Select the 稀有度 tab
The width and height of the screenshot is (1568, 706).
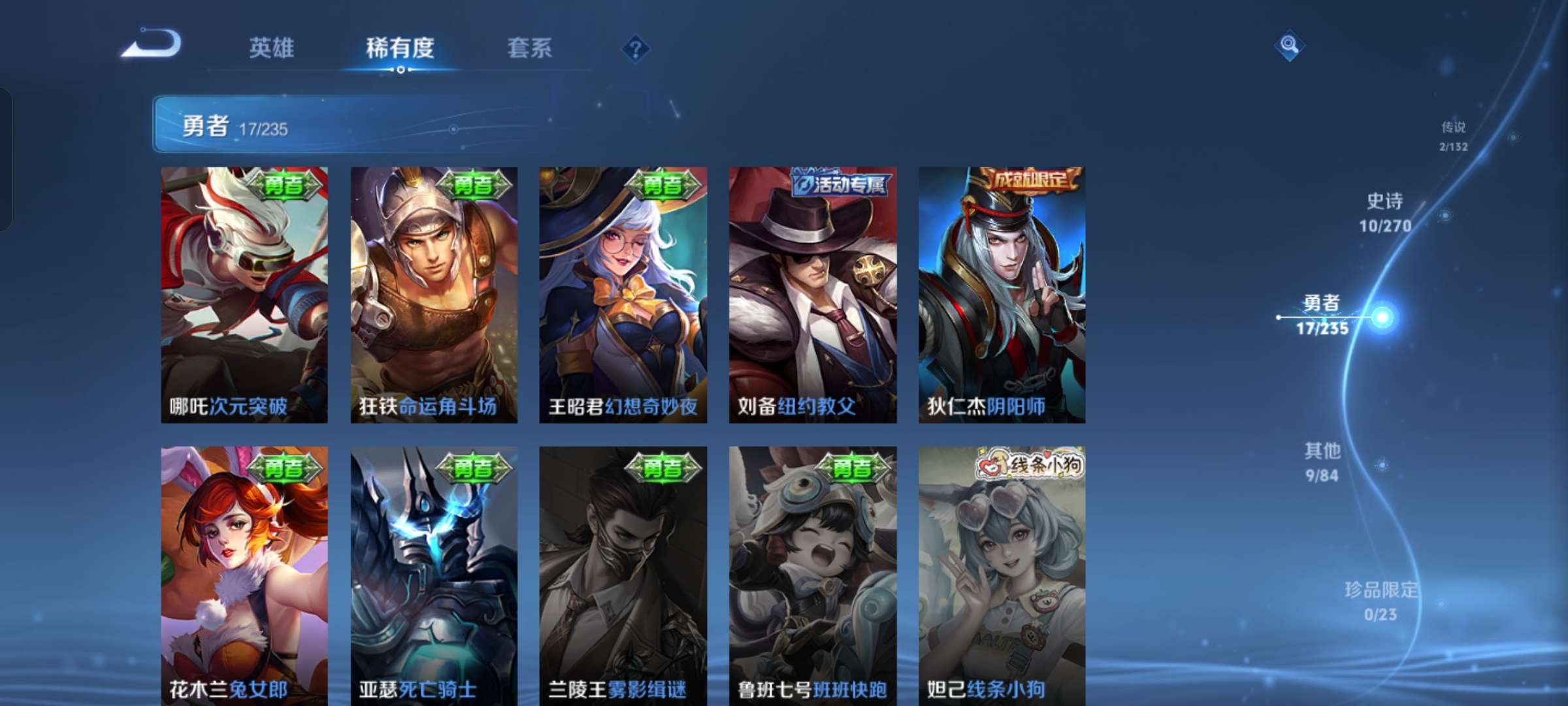(400, 48)
